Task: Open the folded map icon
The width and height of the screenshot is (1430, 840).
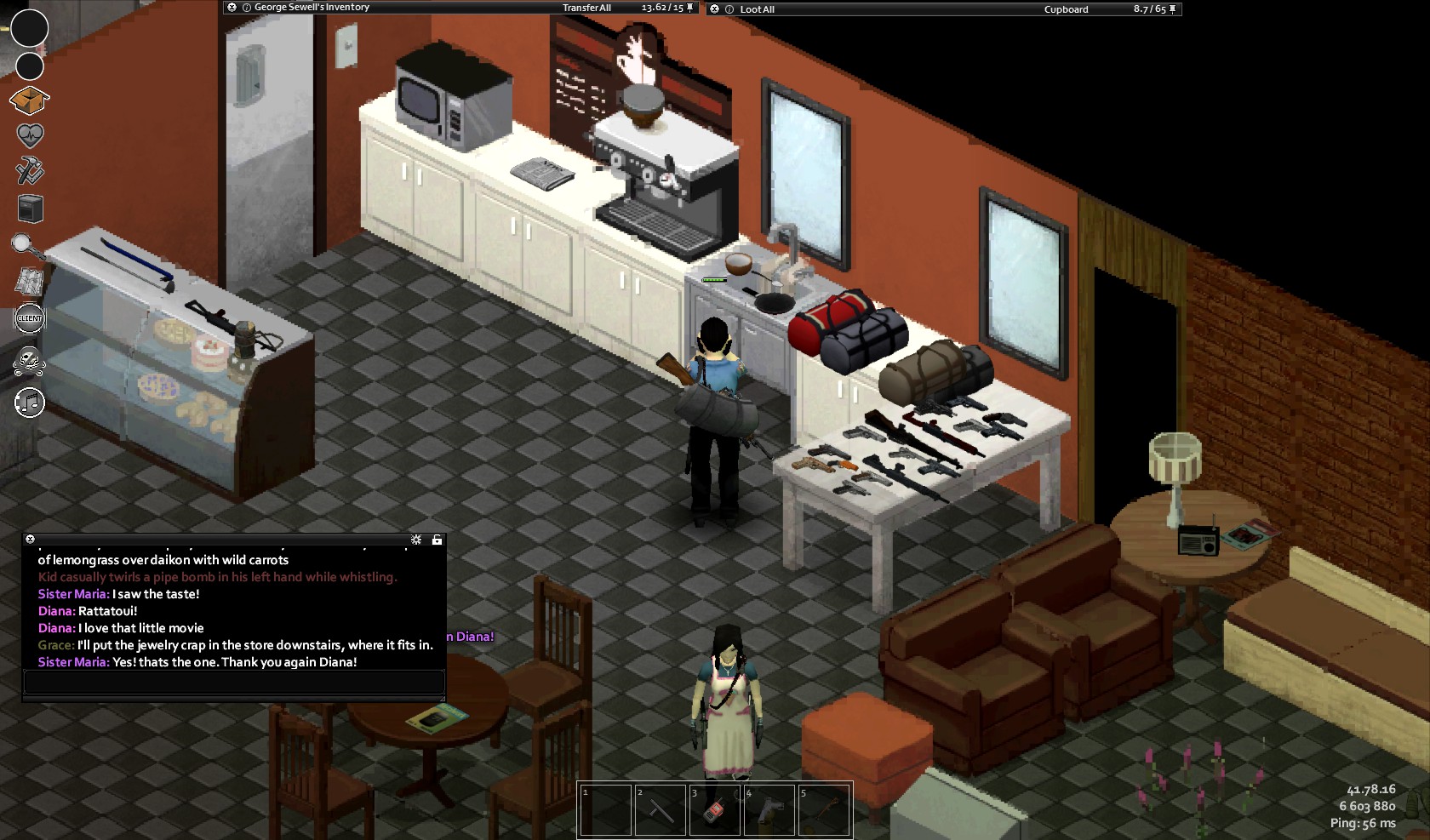Action: 29,283
